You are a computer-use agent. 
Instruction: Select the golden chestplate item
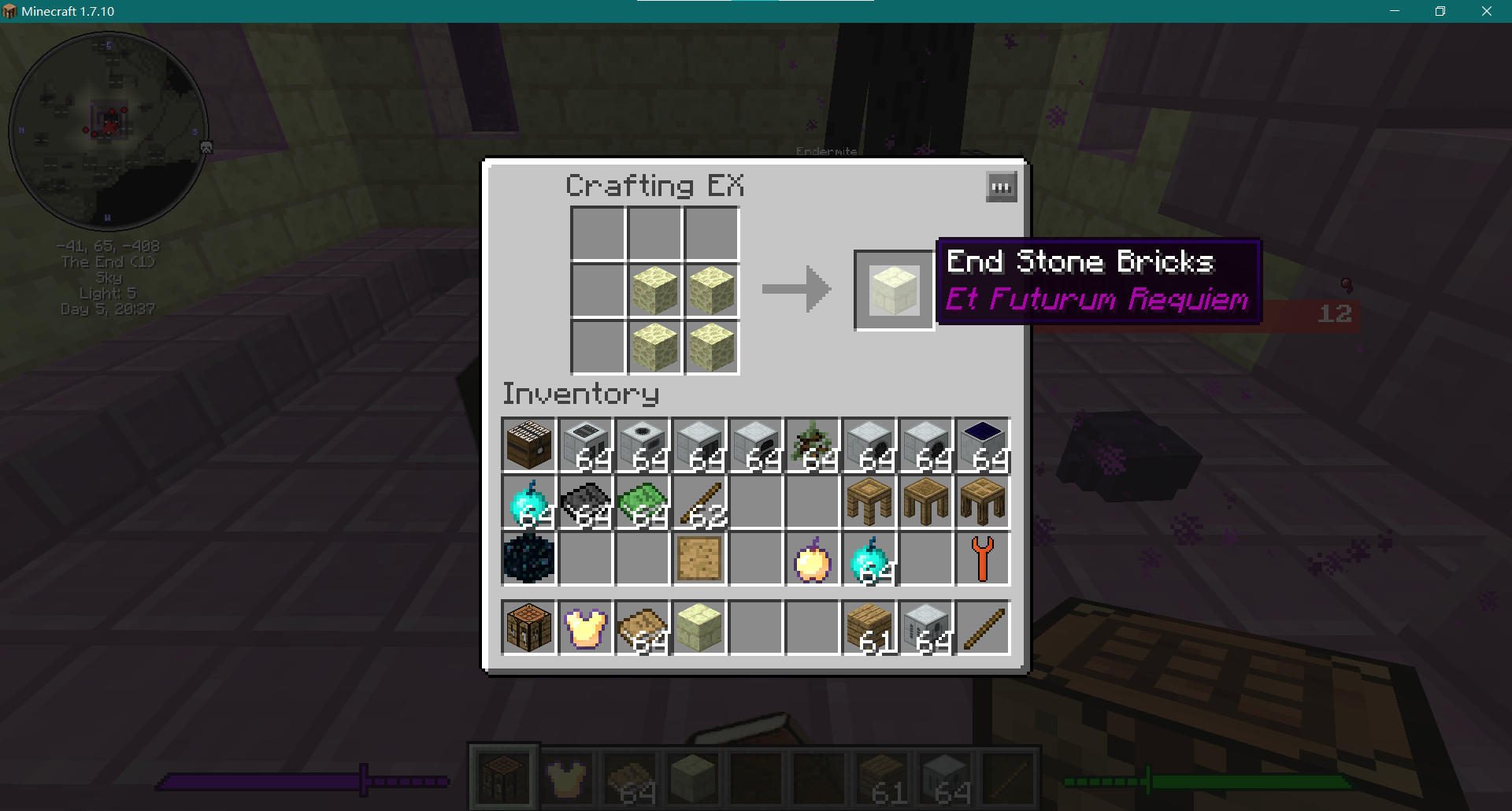click(x=584, y=628)
